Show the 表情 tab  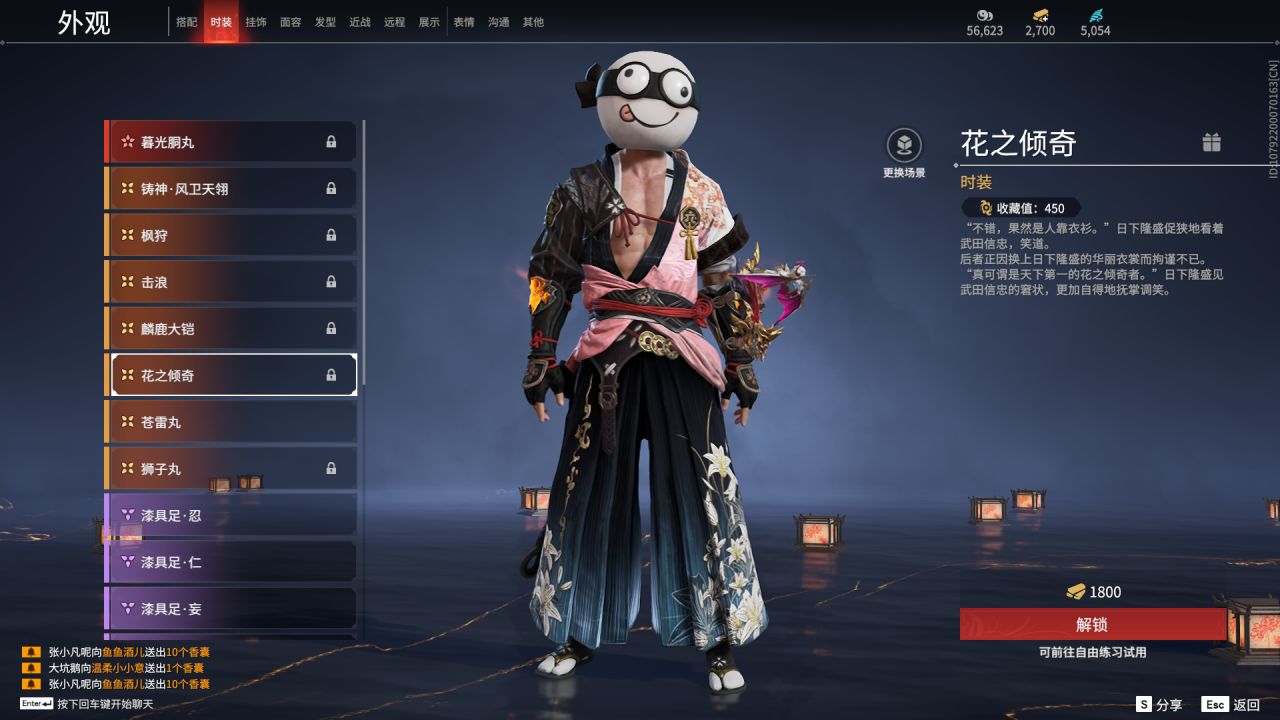click(464, 22)
